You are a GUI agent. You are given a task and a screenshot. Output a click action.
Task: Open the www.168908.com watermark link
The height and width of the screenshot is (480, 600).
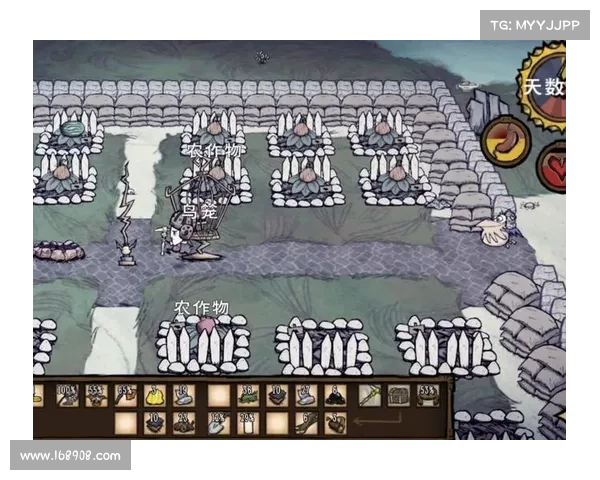71,456
